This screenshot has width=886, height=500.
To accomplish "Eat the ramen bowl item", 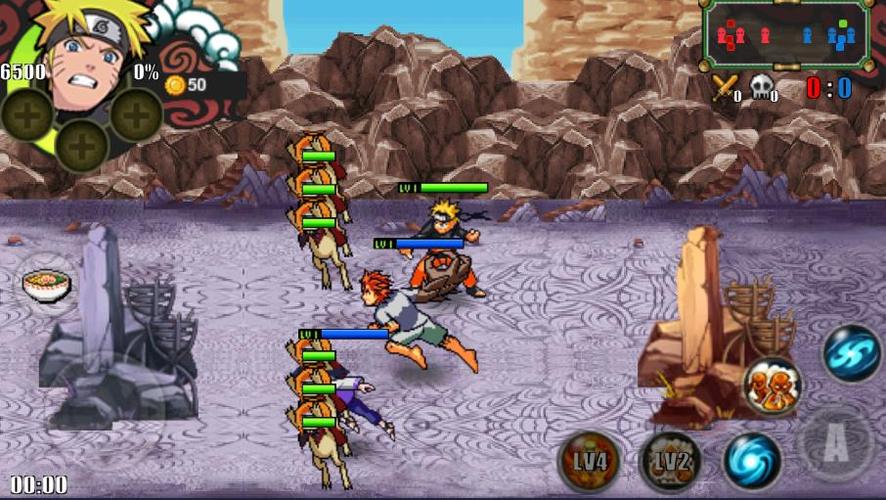I will (47, 286).
